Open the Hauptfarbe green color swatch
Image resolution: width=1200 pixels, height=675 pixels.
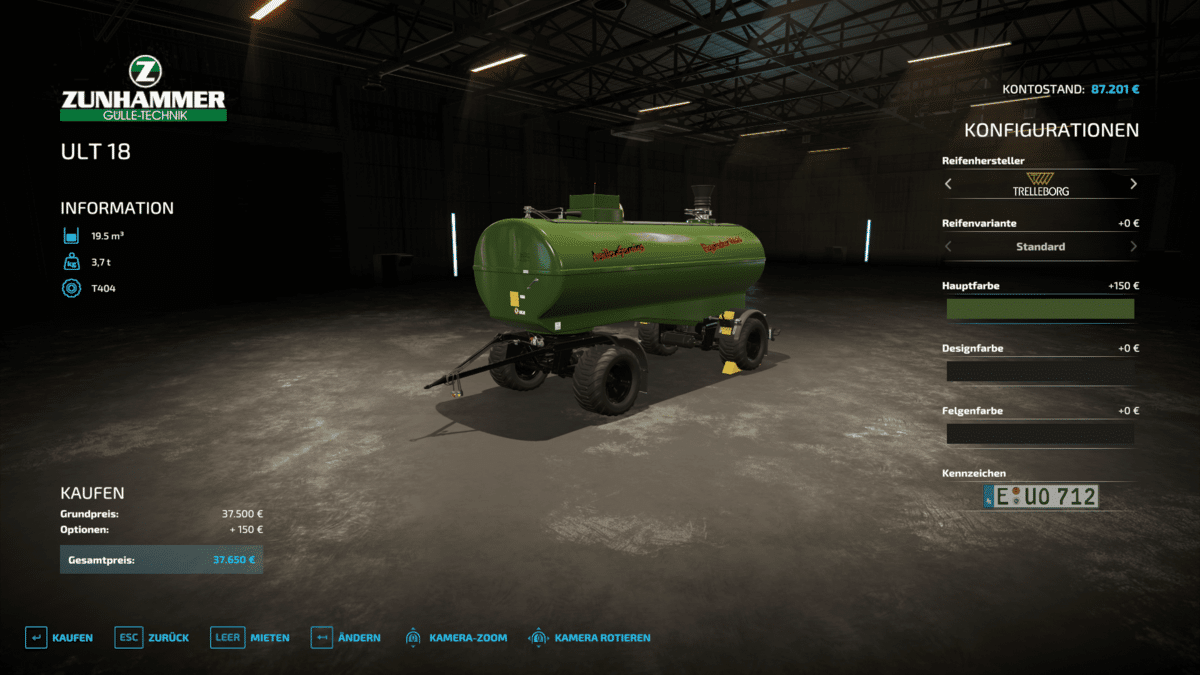(x=1040, y=309)
